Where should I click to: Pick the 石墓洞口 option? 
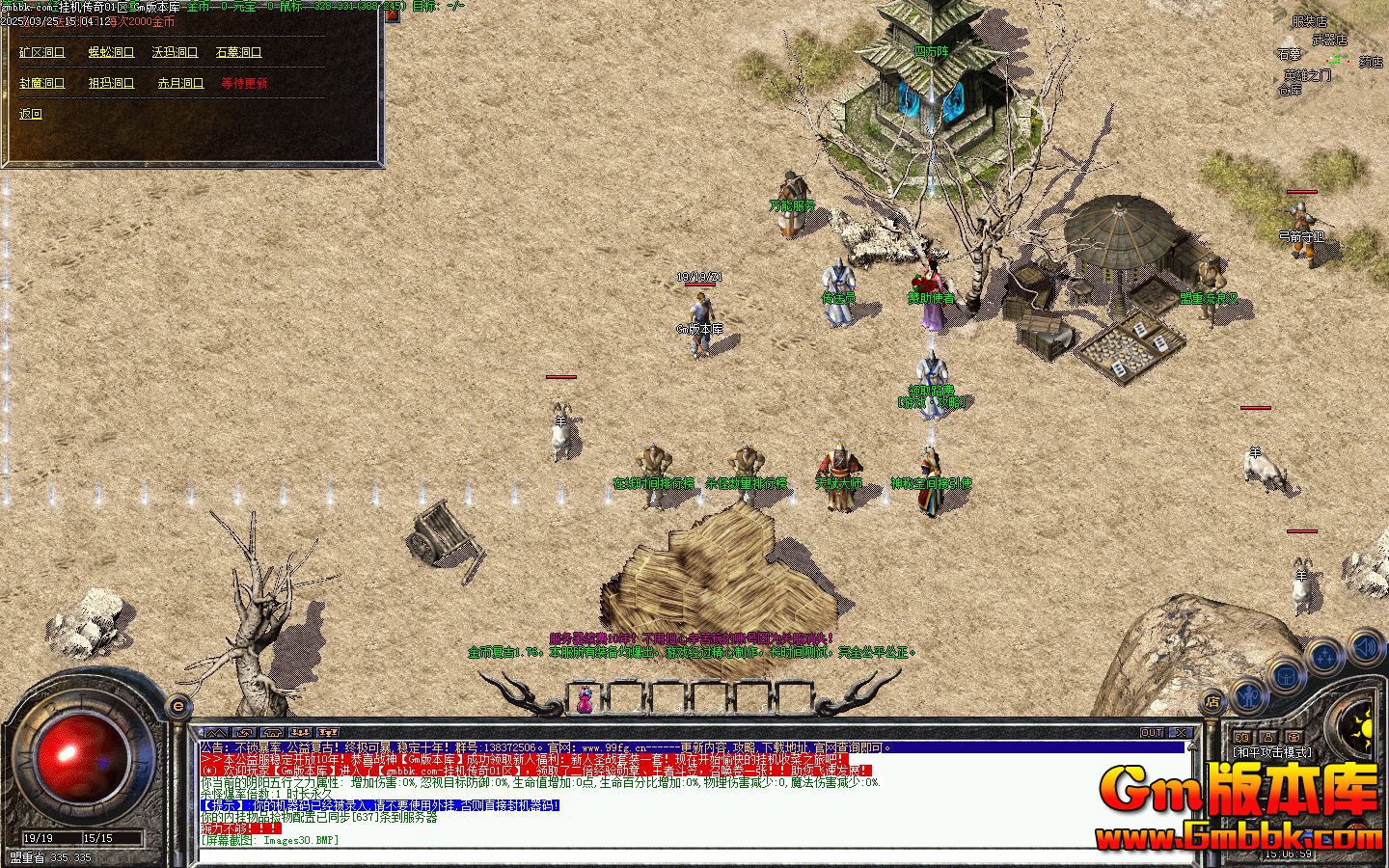click(x=238, y=53)
